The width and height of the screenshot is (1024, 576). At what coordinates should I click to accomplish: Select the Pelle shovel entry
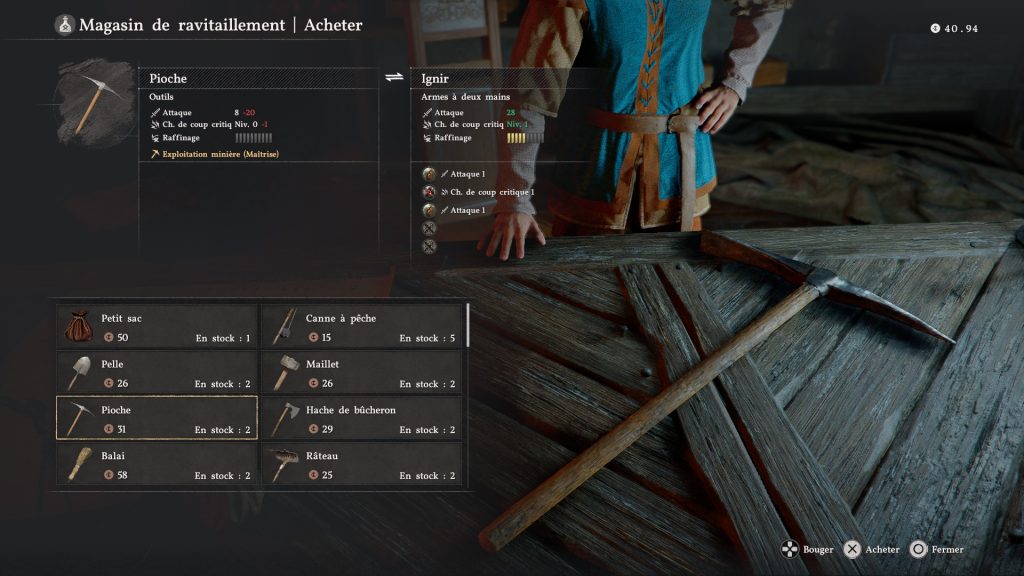pyautogui.click(x=157, y=373)
